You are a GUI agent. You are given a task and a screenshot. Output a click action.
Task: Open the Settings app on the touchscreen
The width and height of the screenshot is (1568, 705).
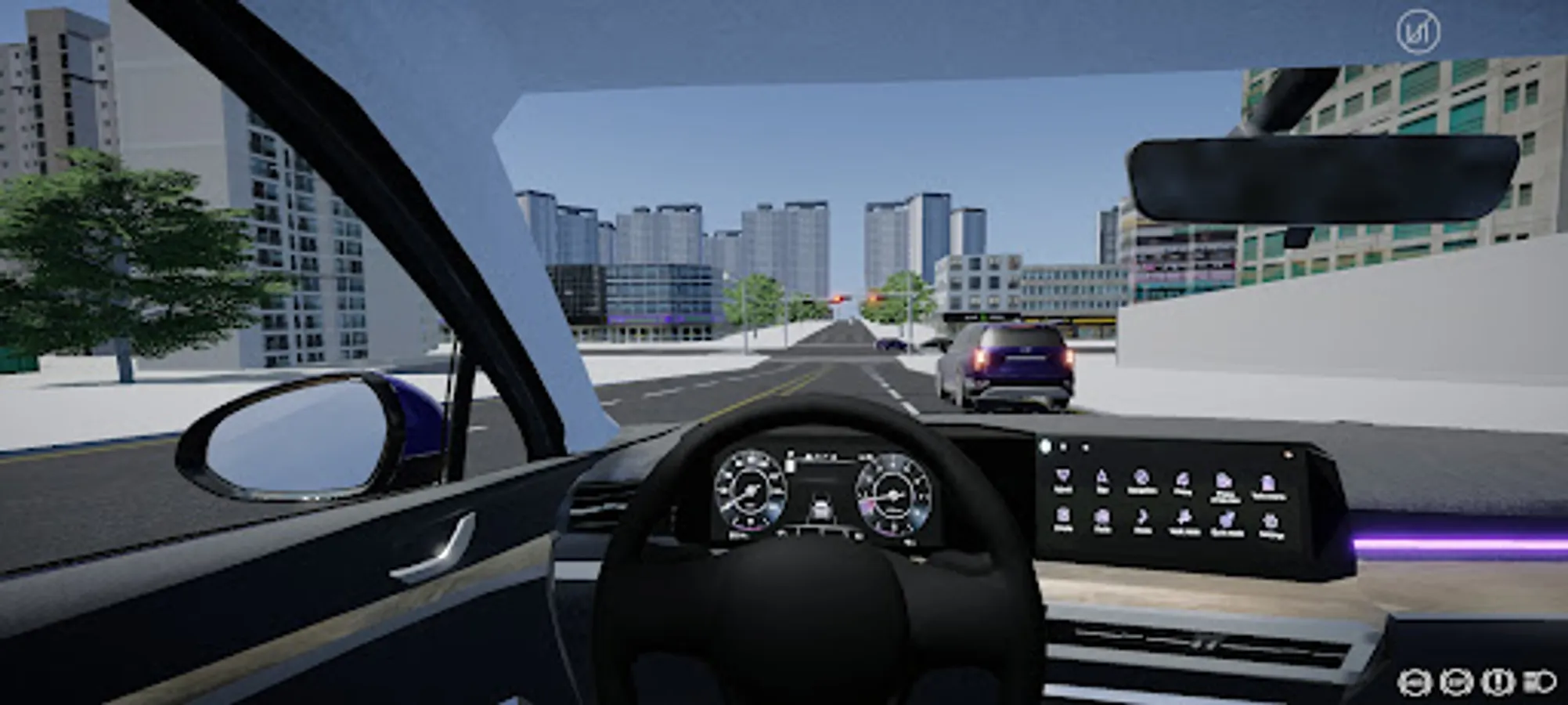point(1268,518)
